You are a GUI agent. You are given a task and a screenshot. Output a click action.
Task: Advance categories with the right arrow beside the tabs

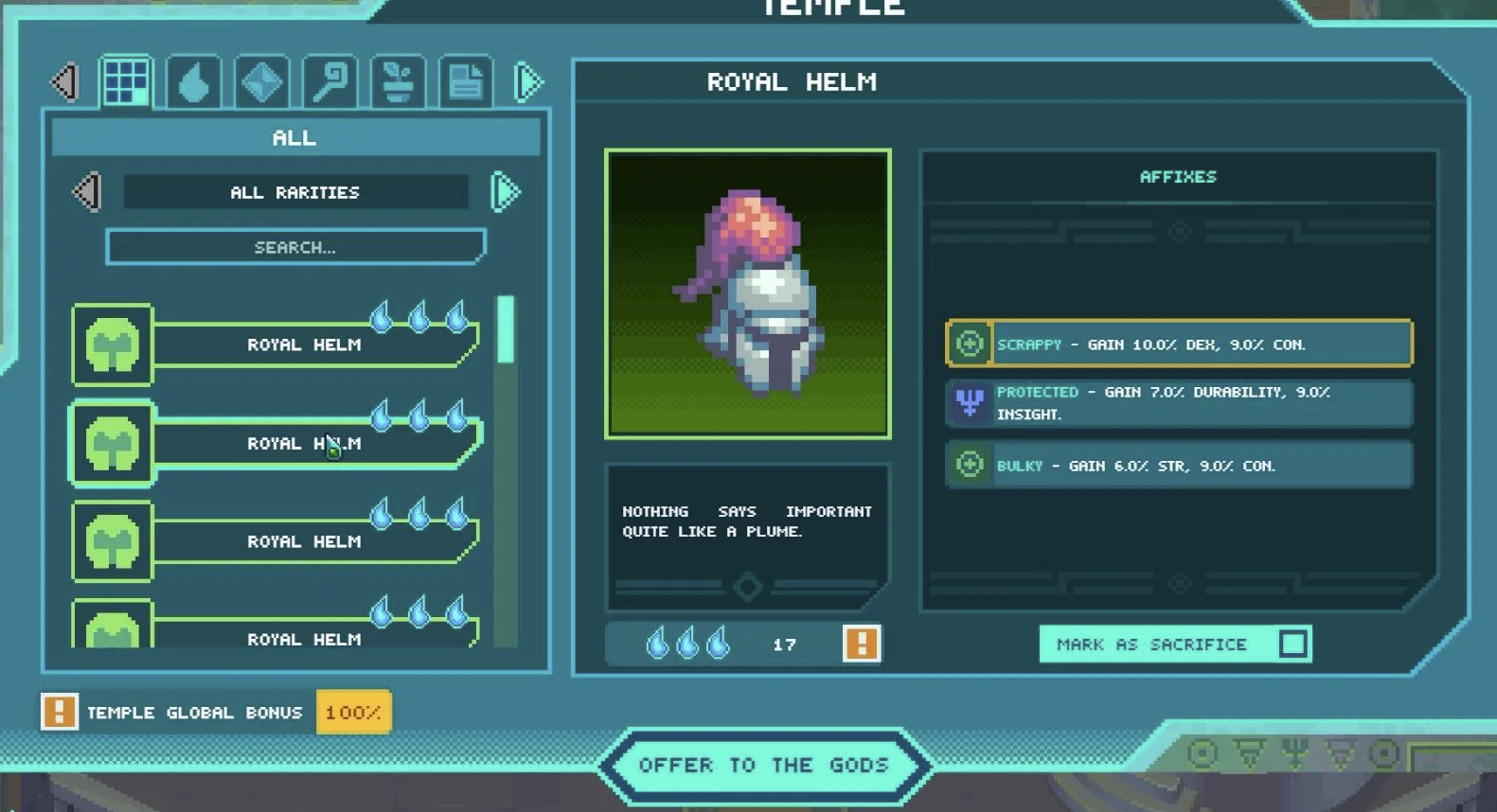[528, 82]
